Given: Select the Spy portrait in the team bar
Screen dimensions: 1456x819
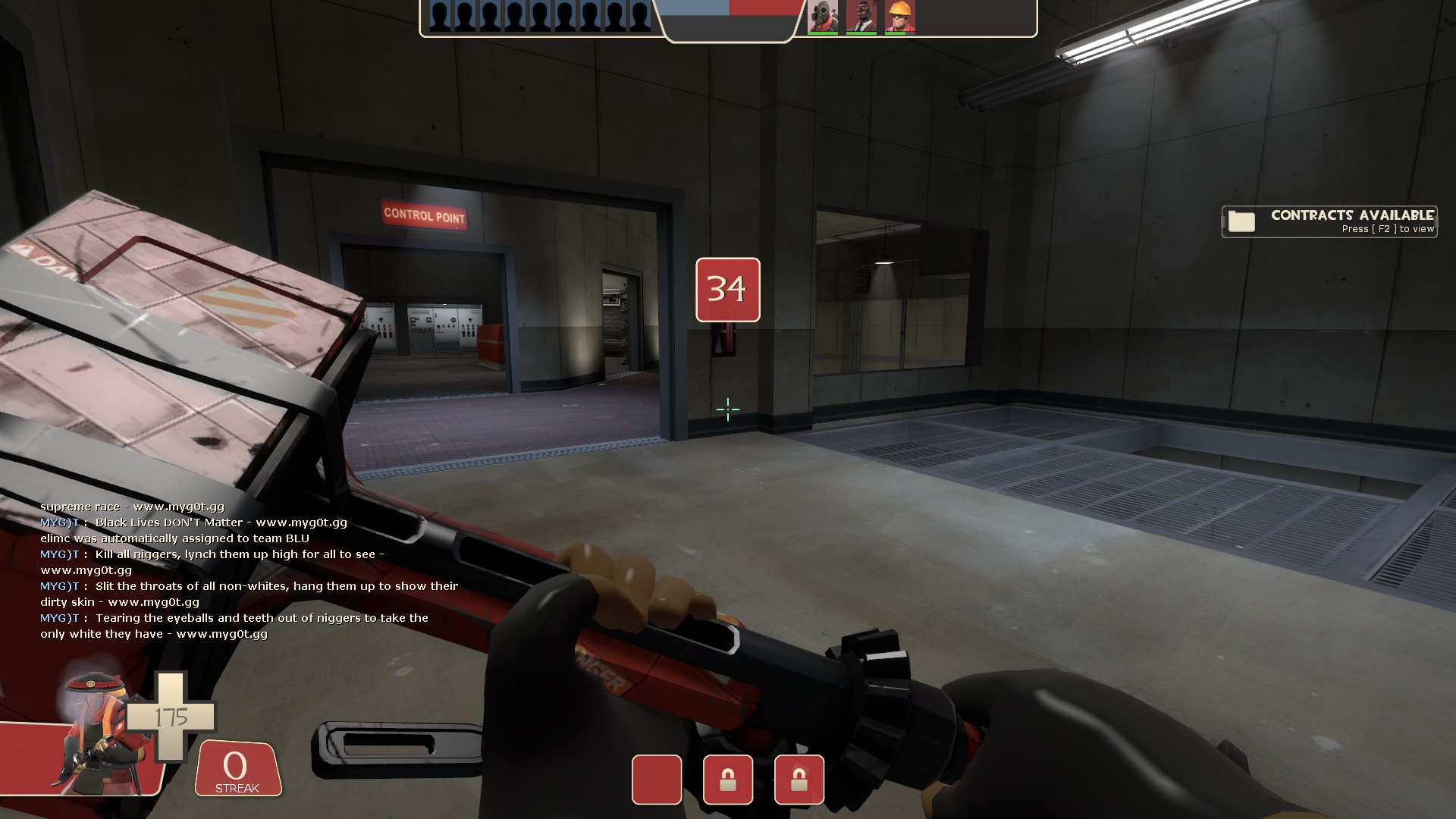Looking at the screenshot, I should tap(861, 17).
